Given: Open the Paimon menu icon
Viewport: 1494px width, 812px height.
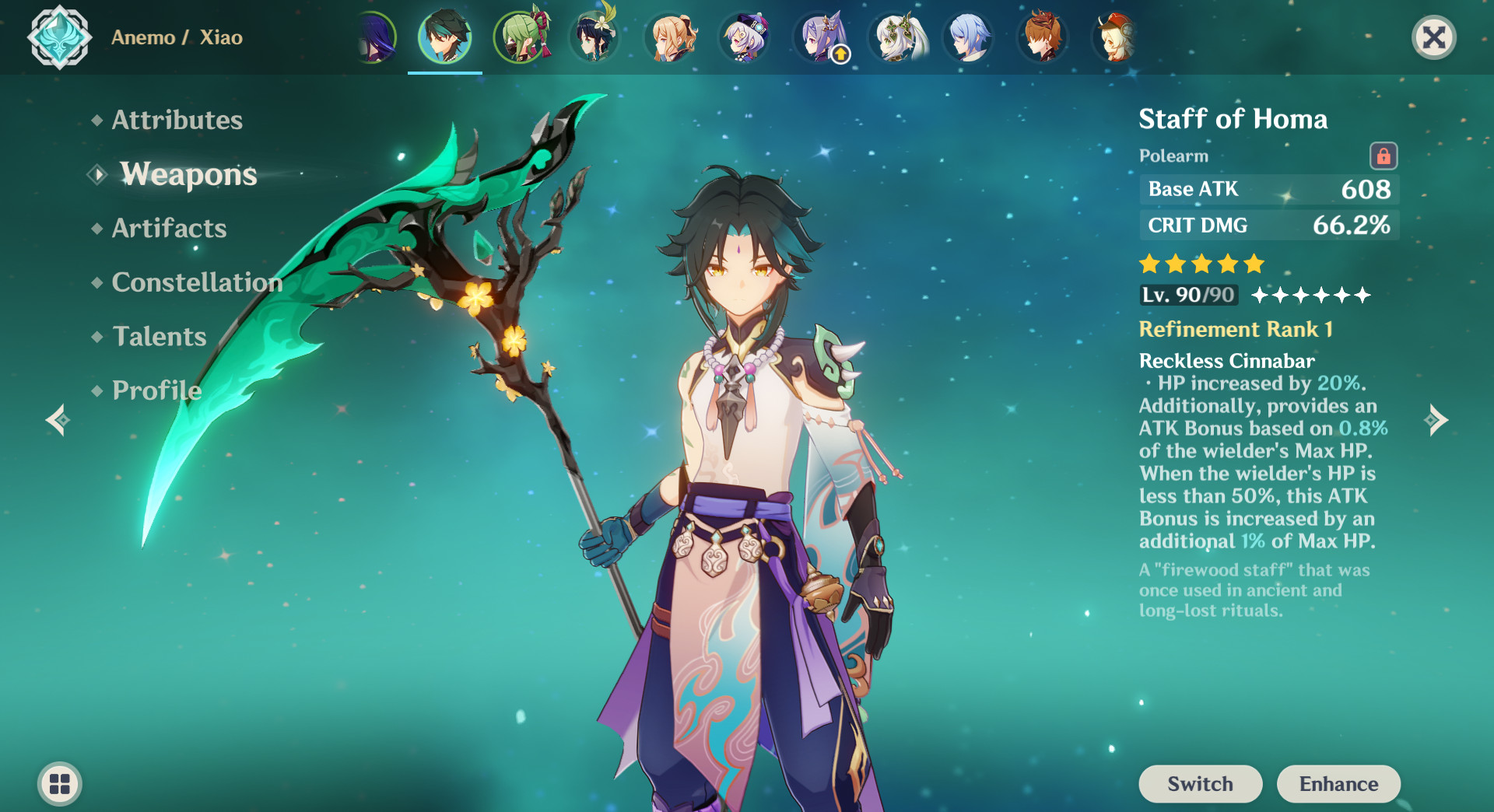Looking at the screenshot, I should pos(60,784).
